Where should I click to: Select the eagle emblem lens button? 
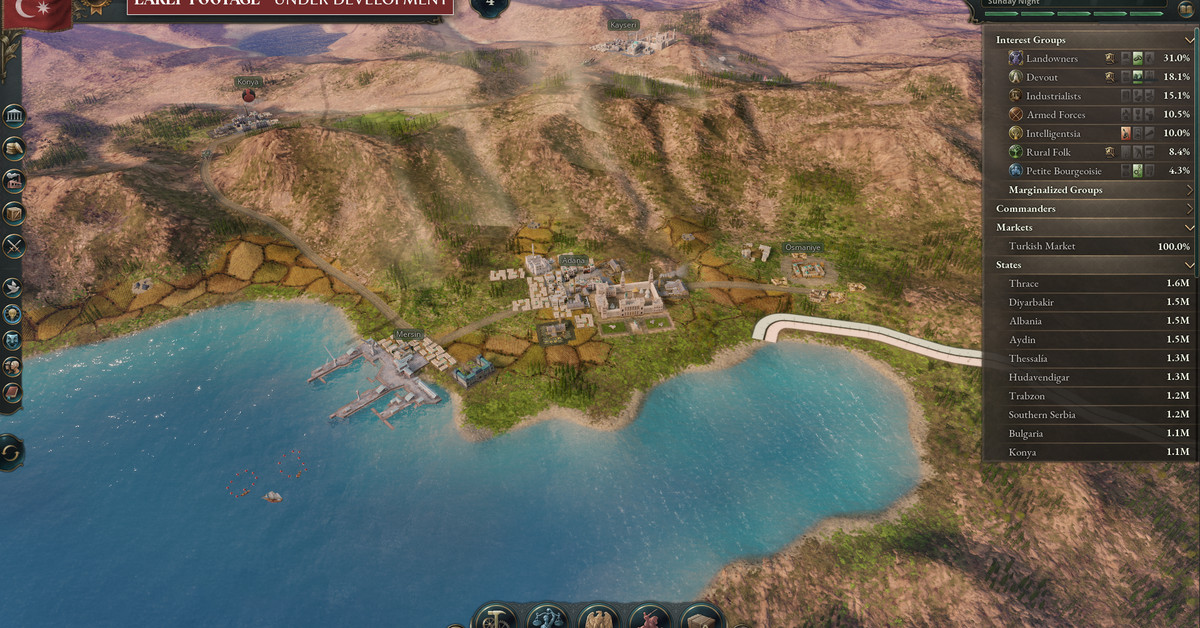click(600, 618)
